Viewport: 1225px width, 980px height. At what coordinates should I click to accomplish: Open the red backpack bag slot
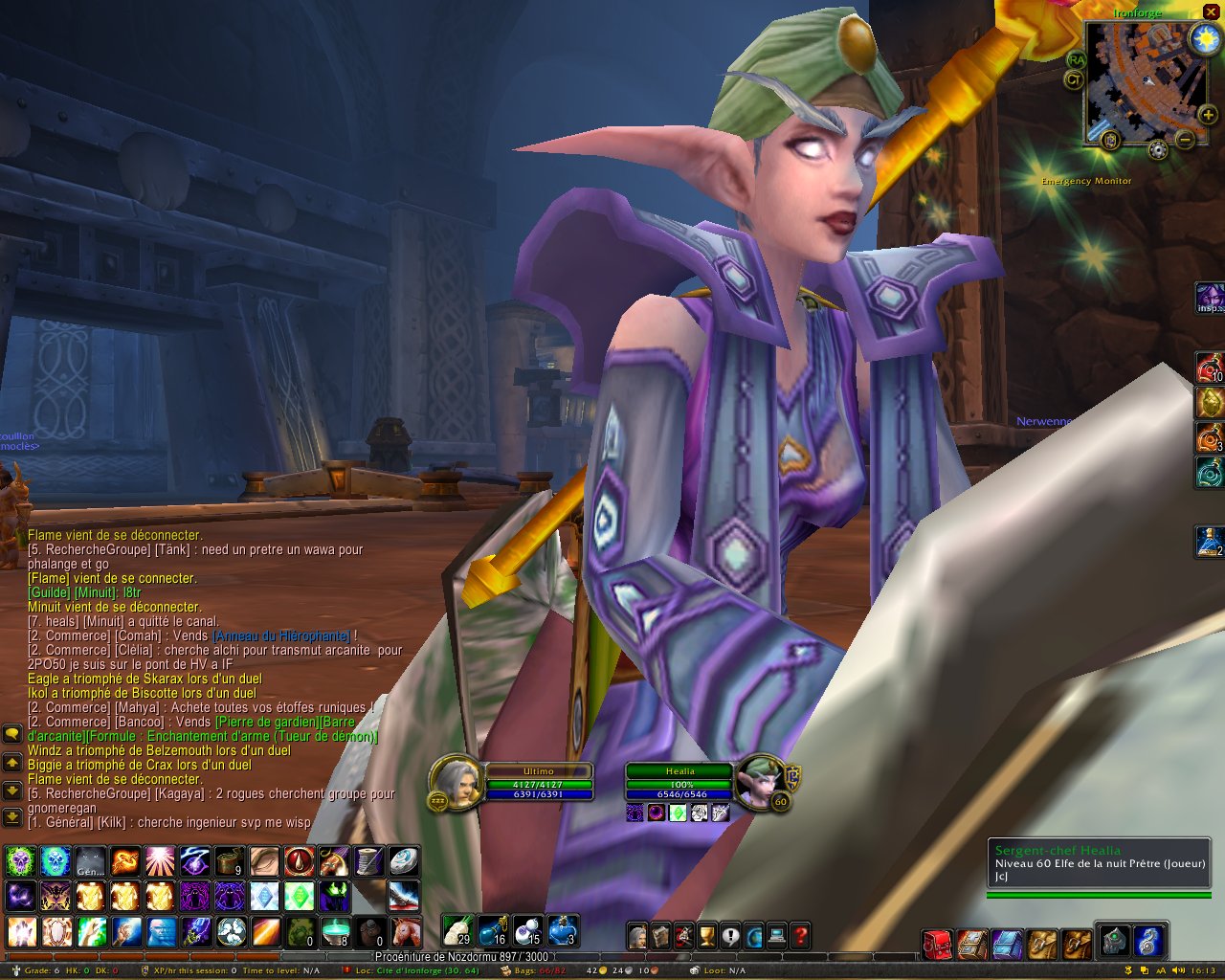pos(937,944)
